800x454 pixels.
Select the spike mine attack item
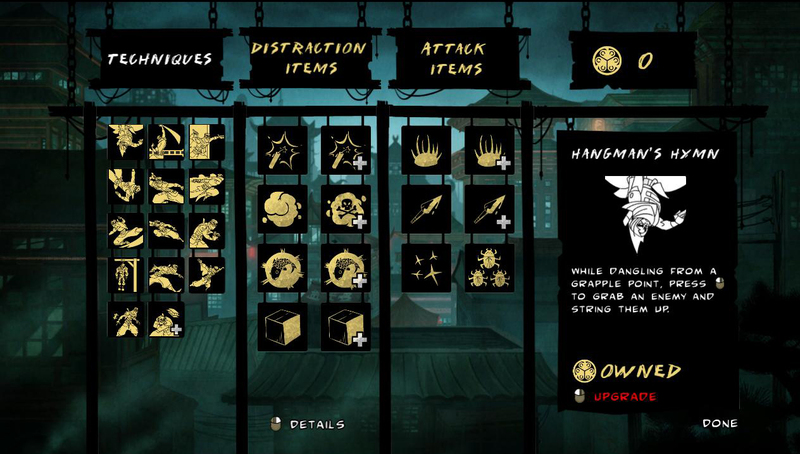(x=427, y=150)
